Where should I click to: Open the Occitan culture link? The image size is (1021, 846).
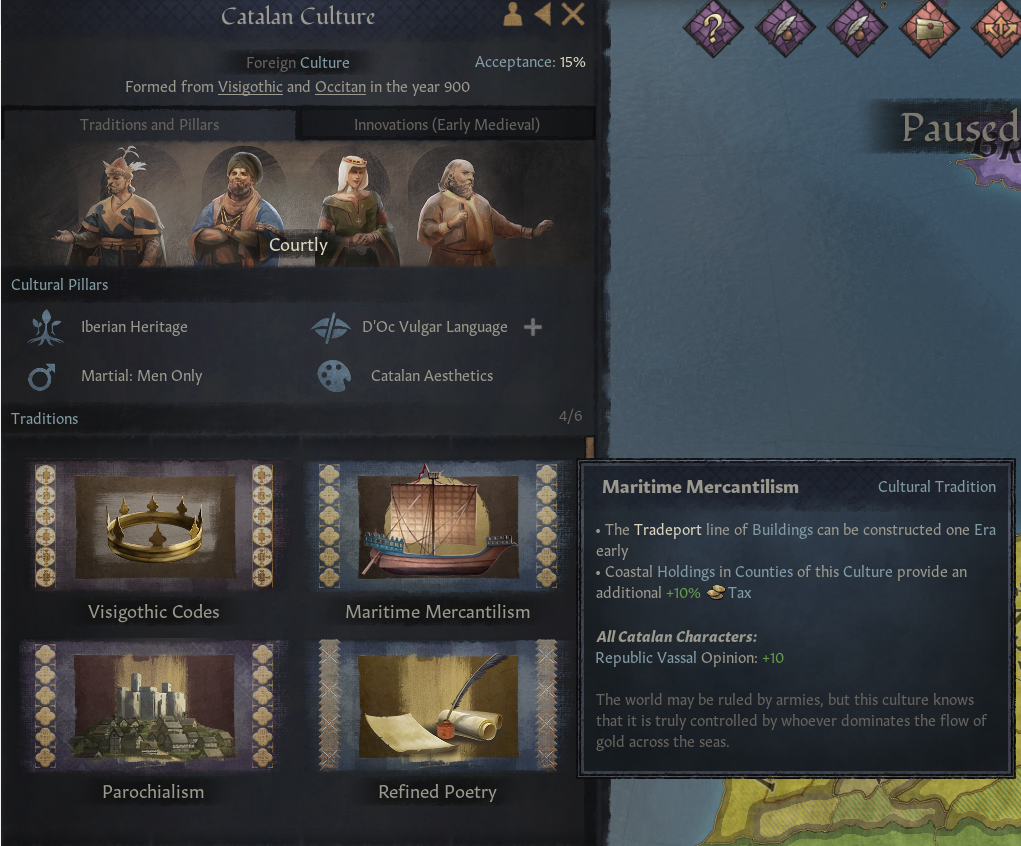pyautogui.click(x=340, y=87)
